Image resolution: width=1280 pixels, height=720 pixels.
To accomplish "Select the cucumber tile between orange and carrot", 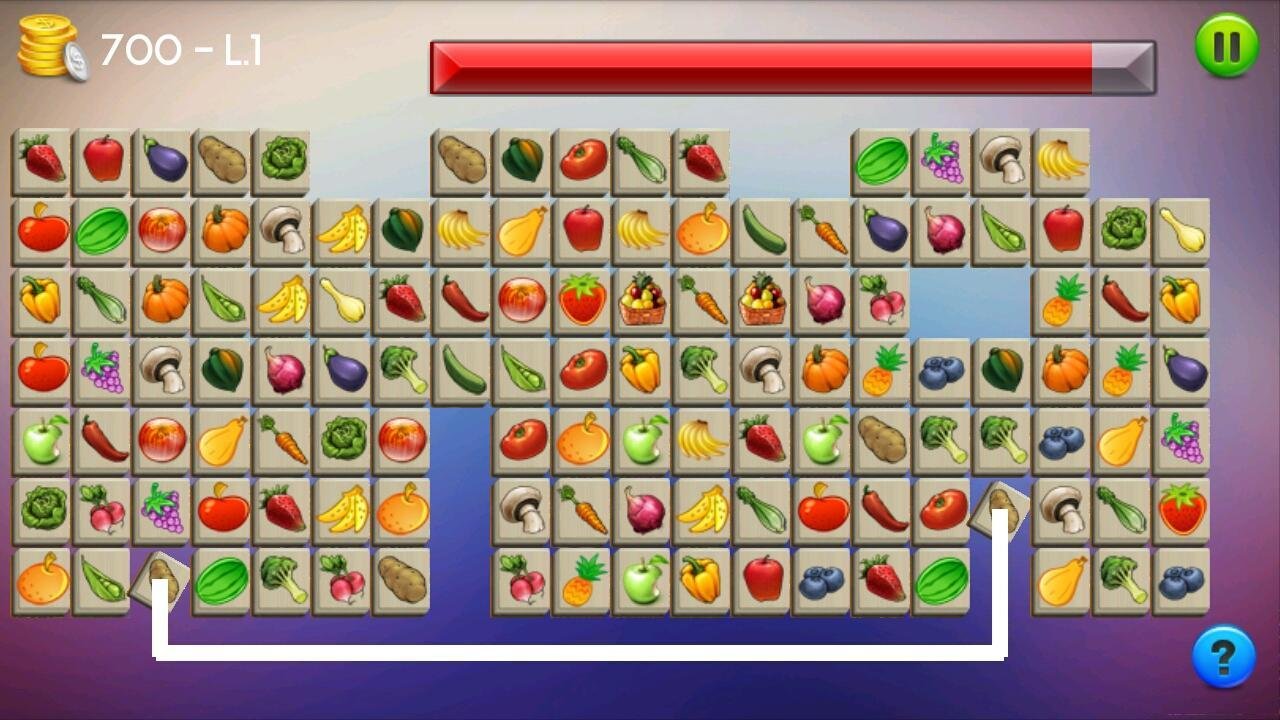I will point(762,231).
